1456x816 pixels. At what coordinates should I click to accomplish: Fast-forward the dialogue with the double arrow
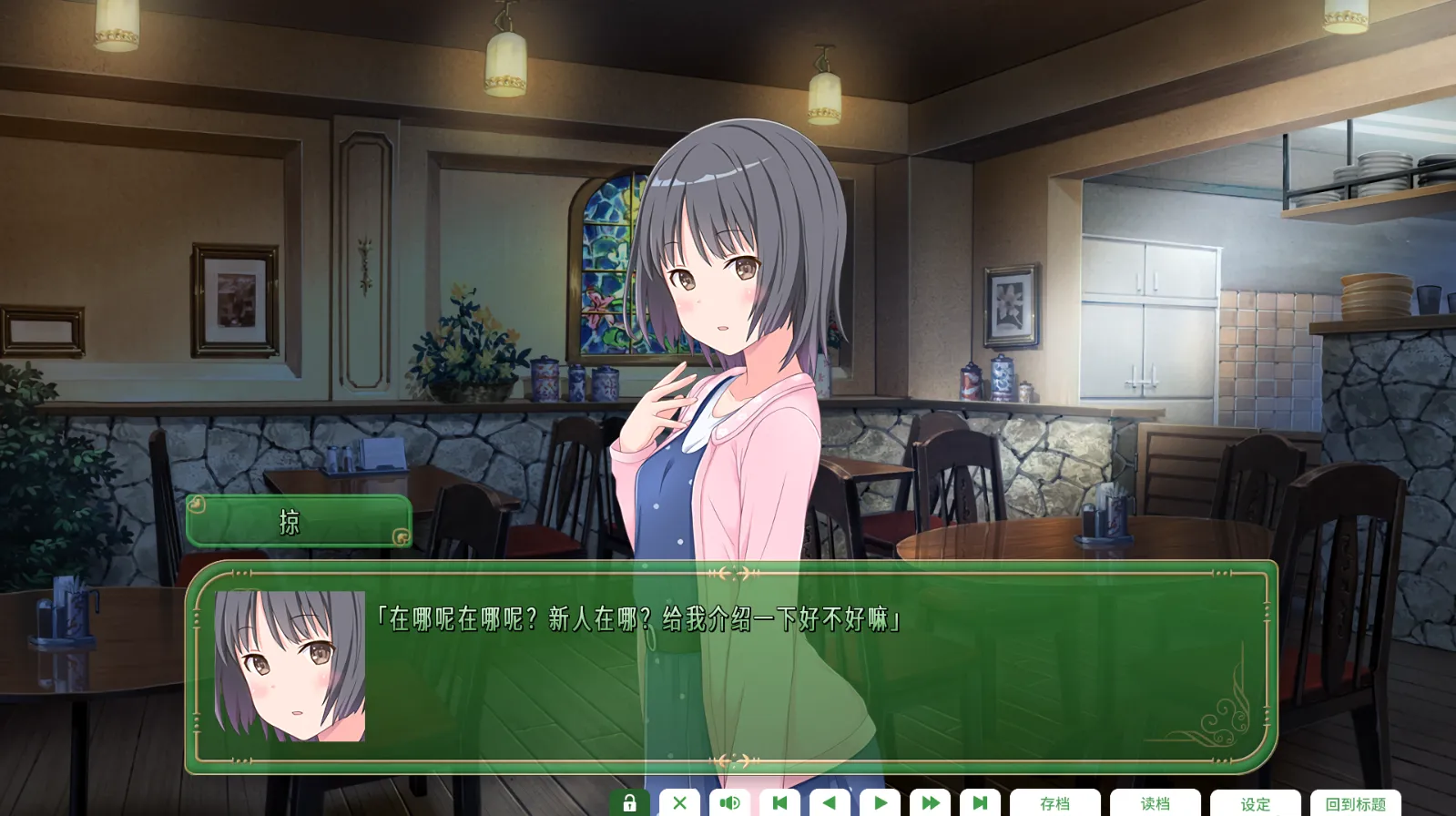[x=930, y=803]
